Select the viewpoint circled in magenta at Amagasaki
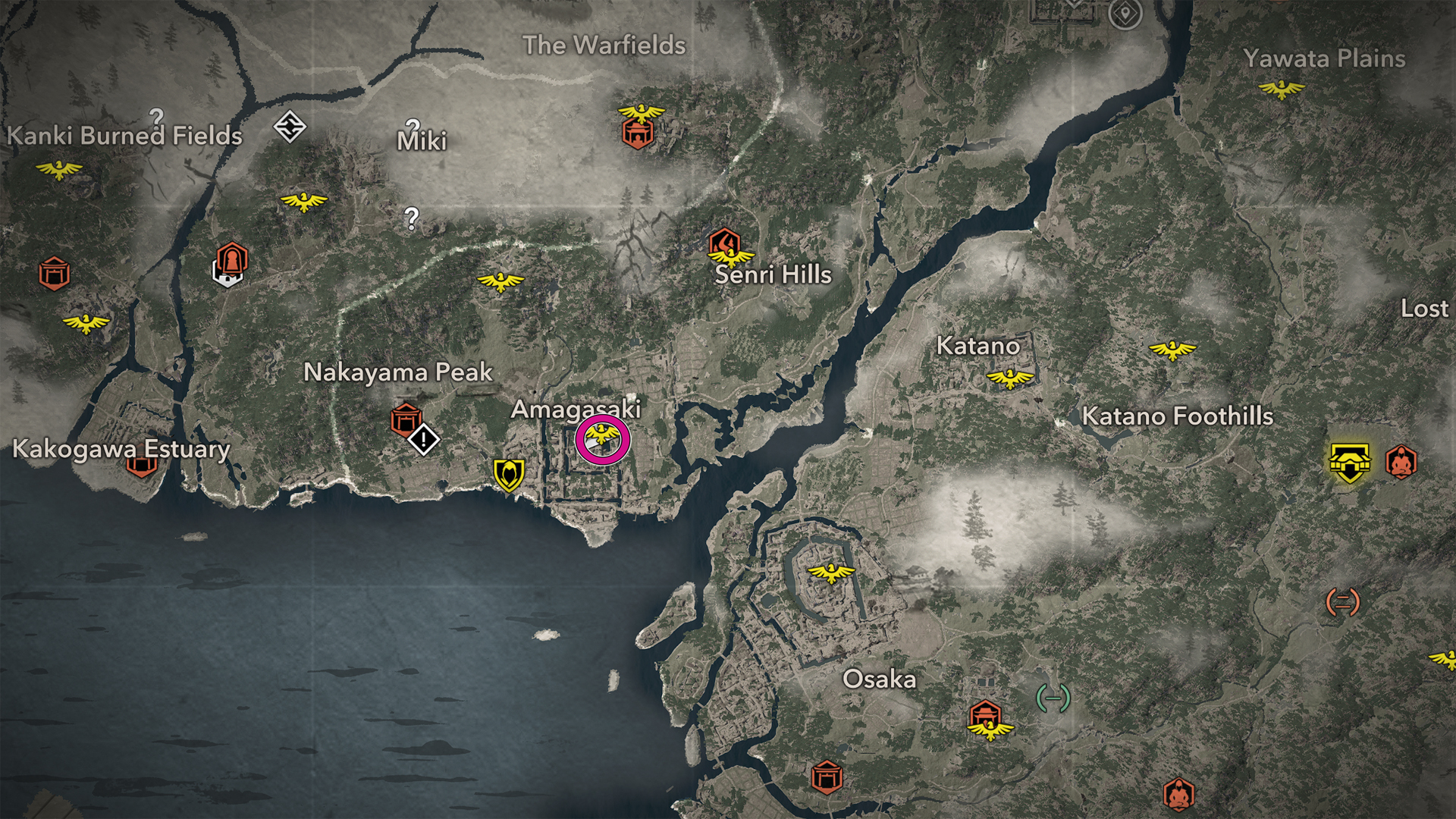Viewport: 1456px width, 819px height. pos(602,439)
